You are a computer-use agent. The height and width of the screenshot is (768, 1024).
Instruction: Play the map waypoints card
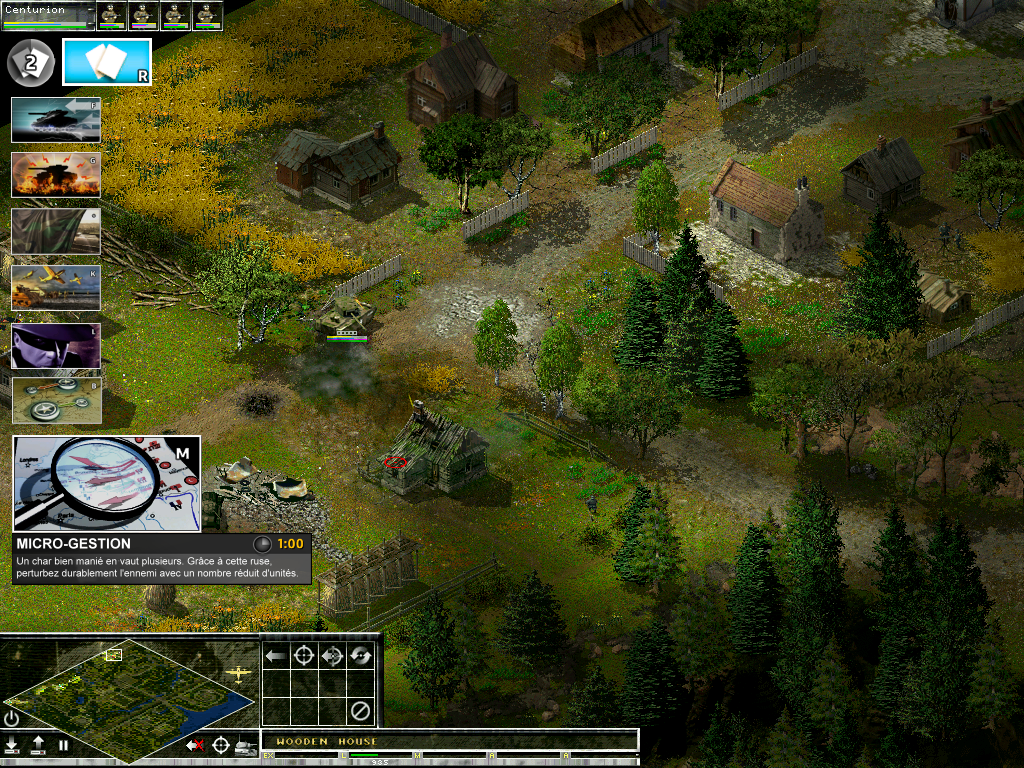(x=56, y=400)
